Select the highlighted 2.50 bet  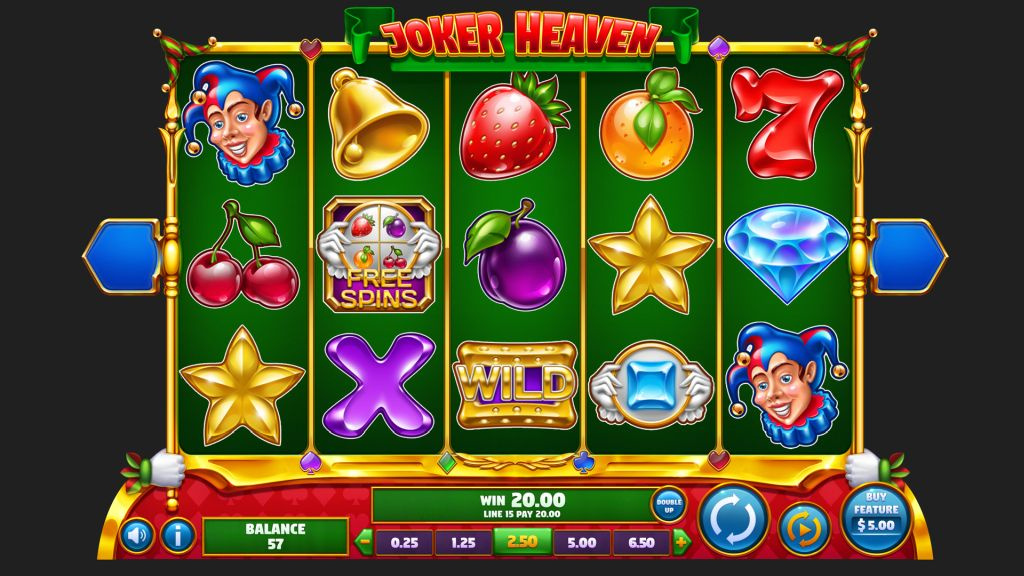point(522,542)
